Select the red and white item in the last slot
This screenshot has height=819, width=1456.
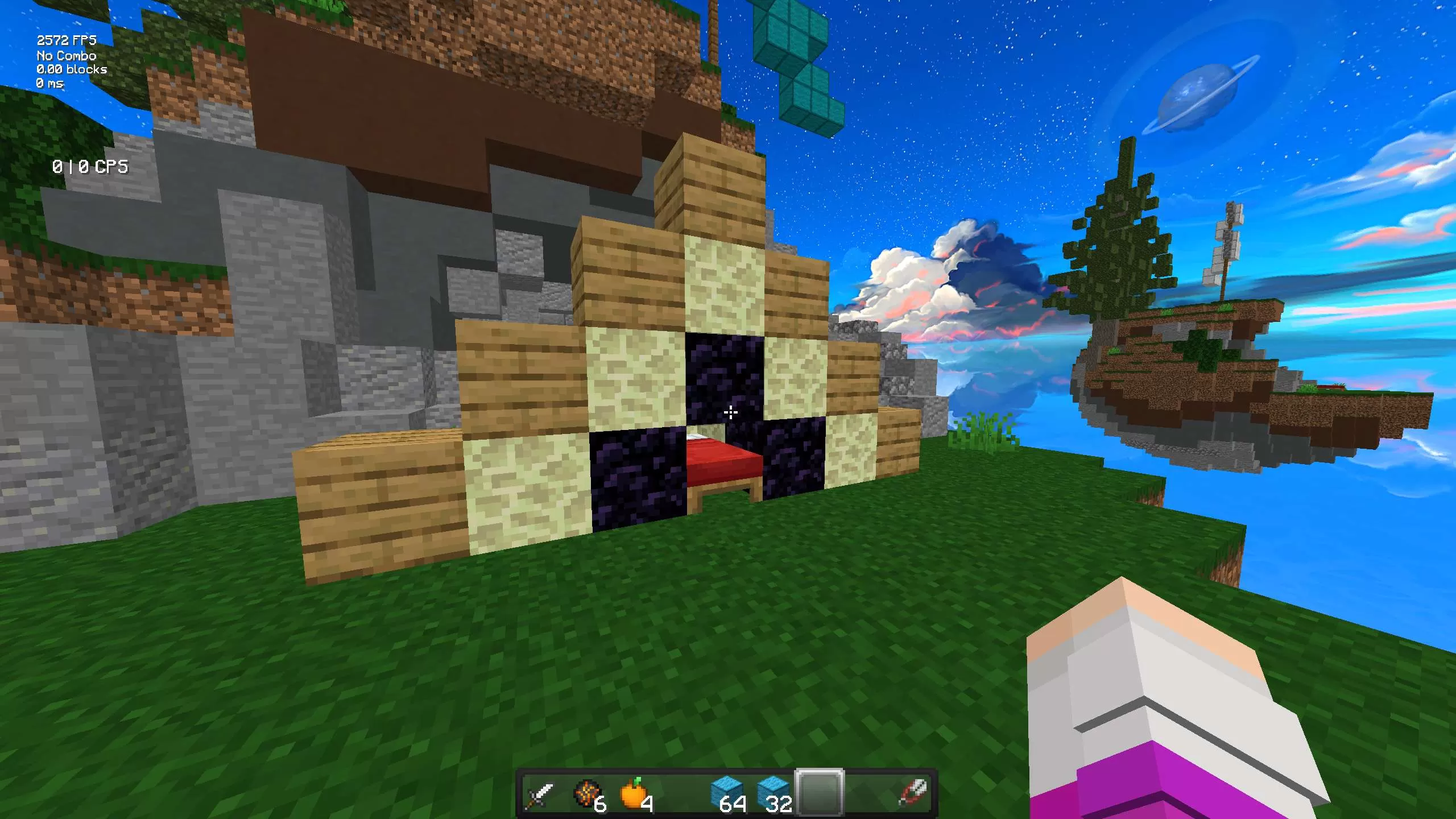913,791
